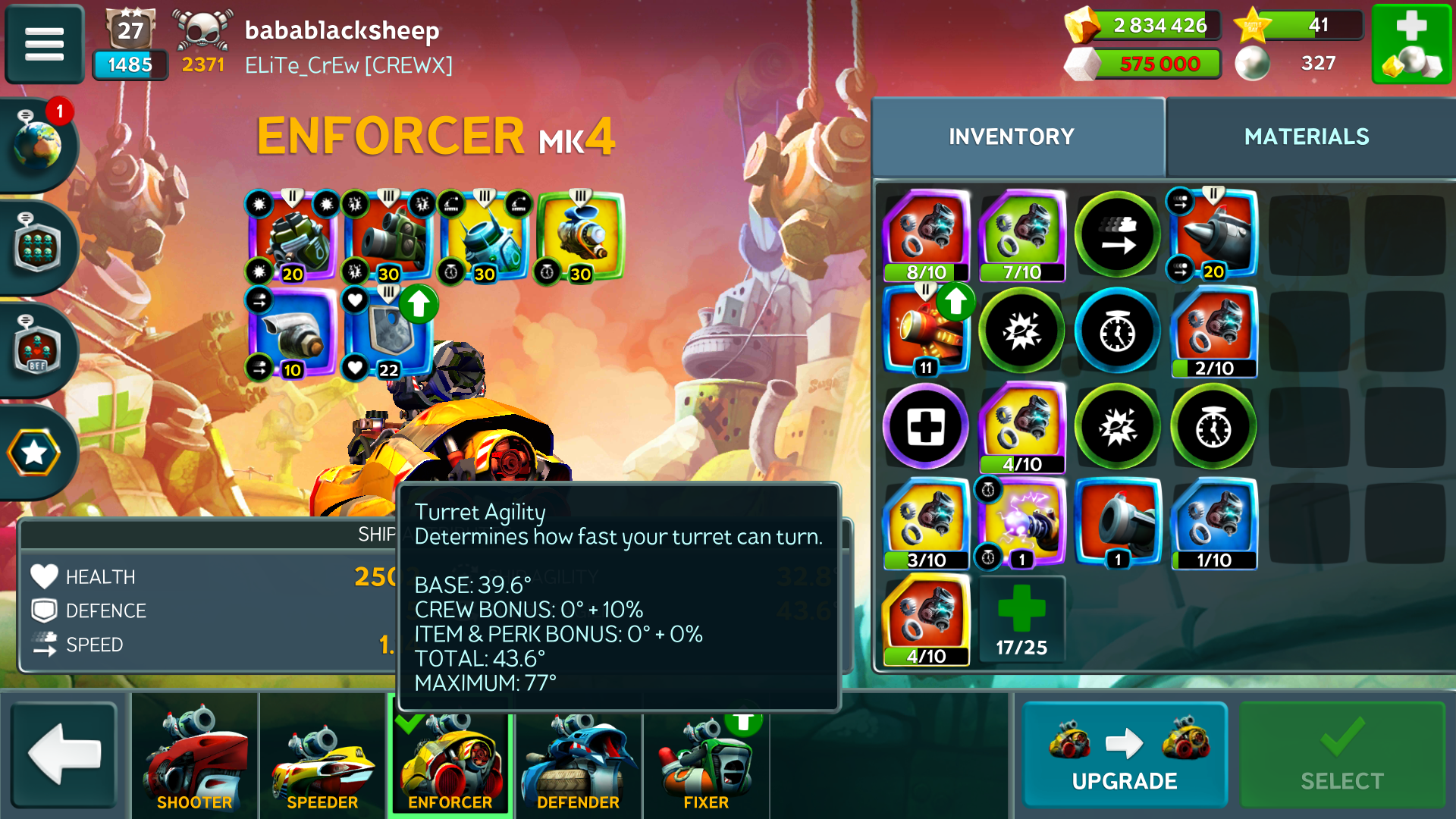Expand inventory slots at 17/25 plus
Screen dimensions: 1456x819
[x=1021, y=618]
